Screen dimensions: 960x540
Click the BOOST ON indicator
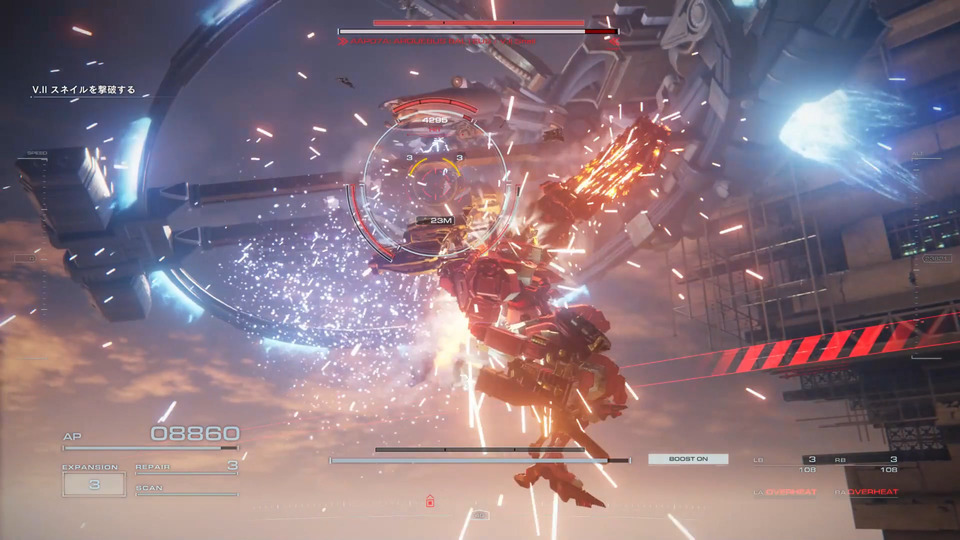688,459
